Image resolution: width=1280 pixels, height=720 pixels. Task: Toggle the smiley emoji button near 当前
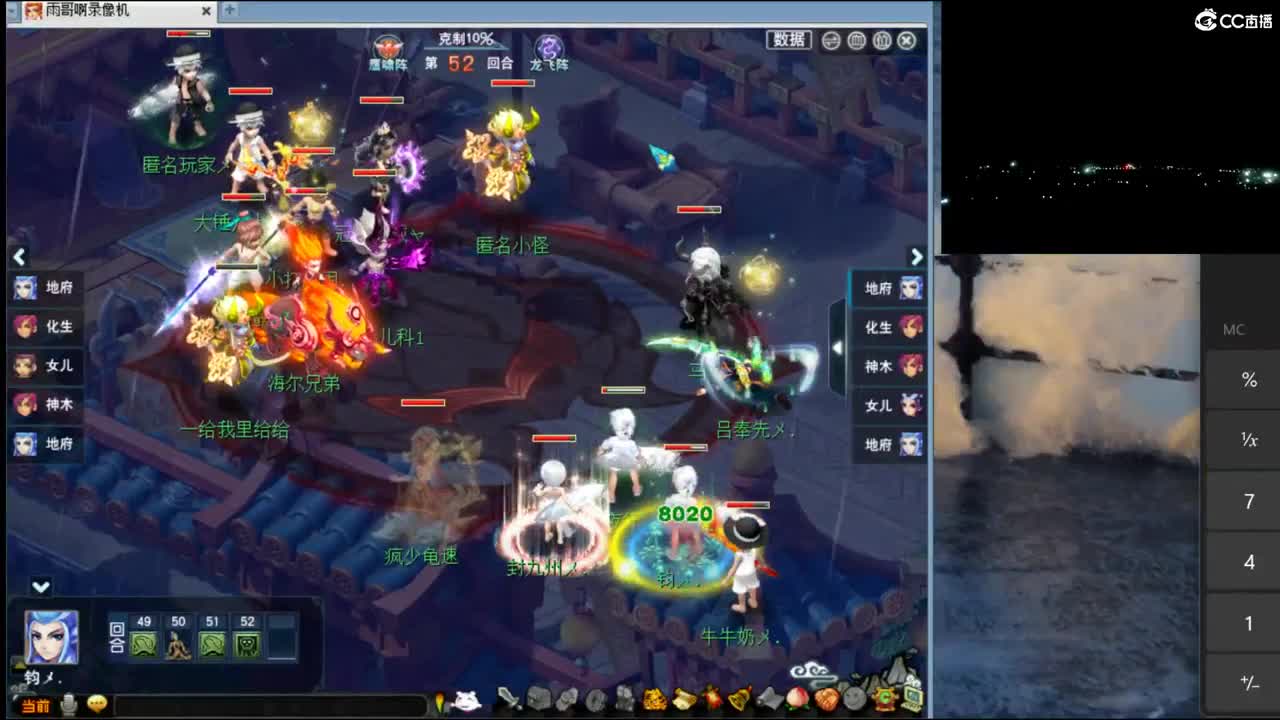(x=96, y=705)
